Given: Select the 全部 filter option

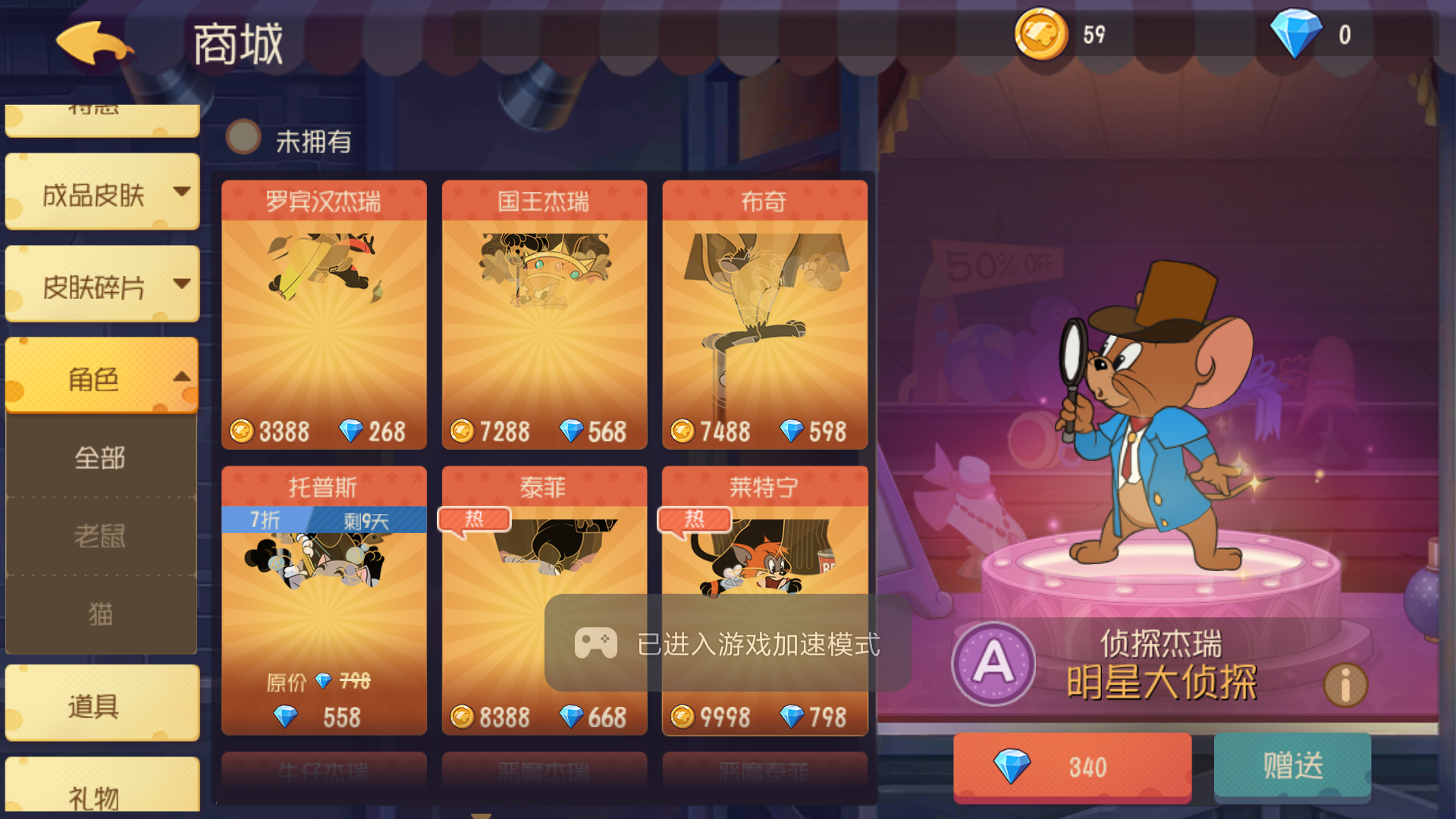Looking at the screenshot, I should click(101, 458).
